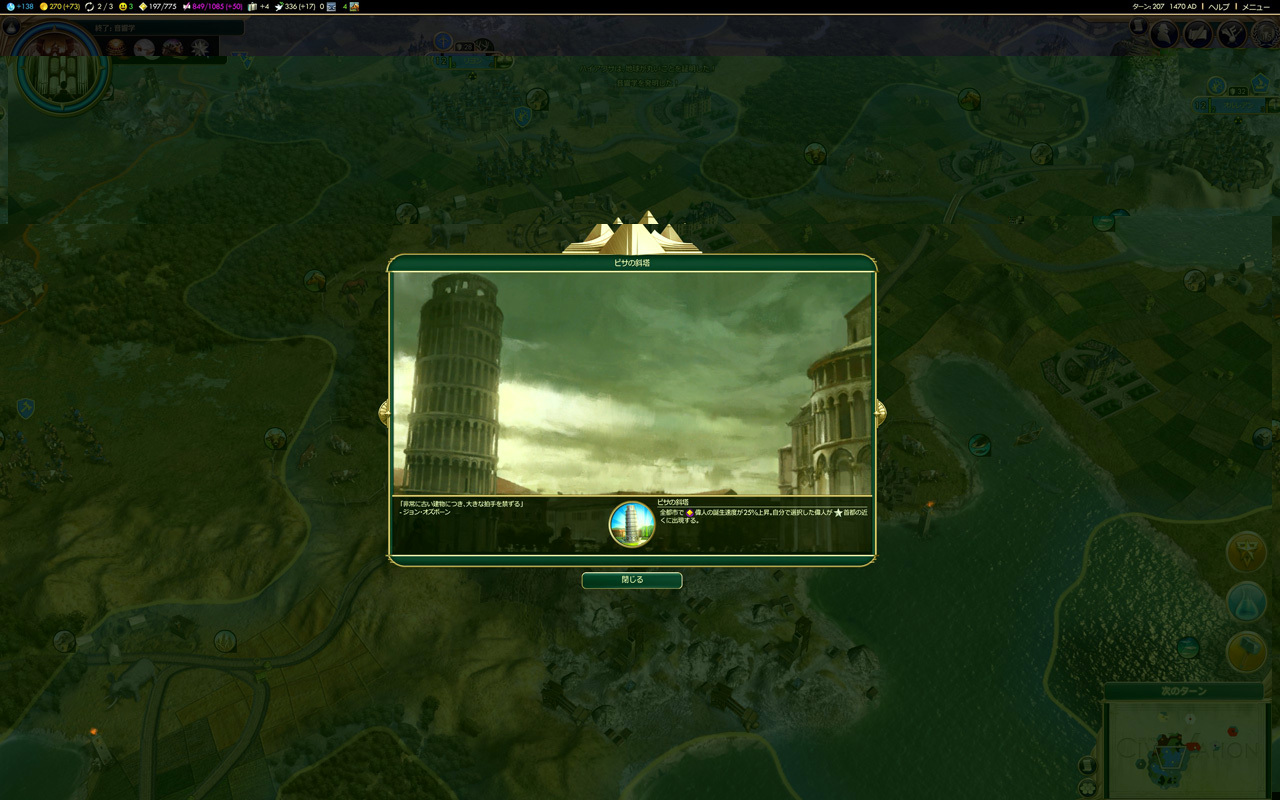
Task: Click the left arrow on the wonder popup
Action: pos(384,412)
